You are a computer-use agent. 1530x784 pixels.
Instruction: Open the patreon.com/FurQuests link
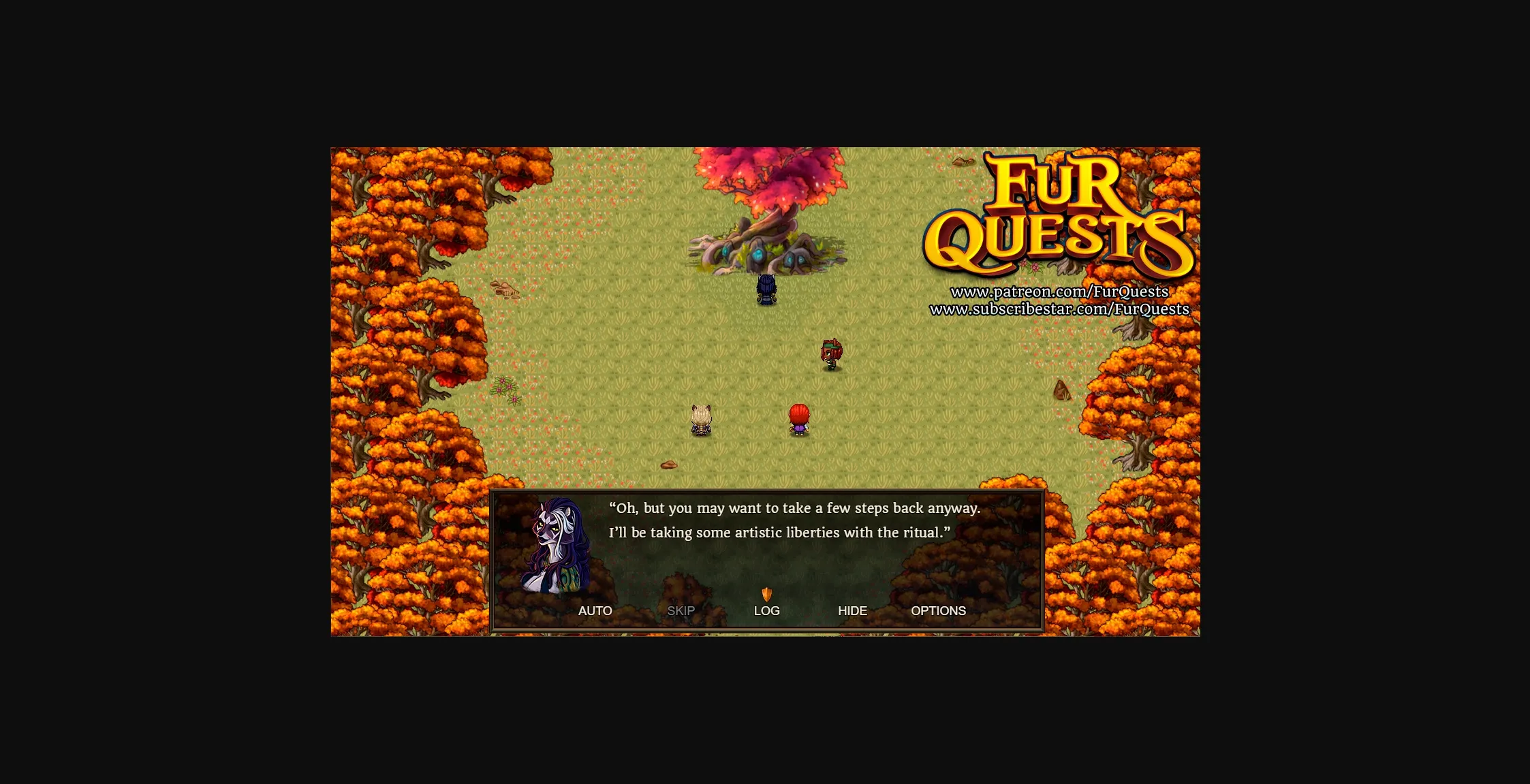(x=1059, y=291)
